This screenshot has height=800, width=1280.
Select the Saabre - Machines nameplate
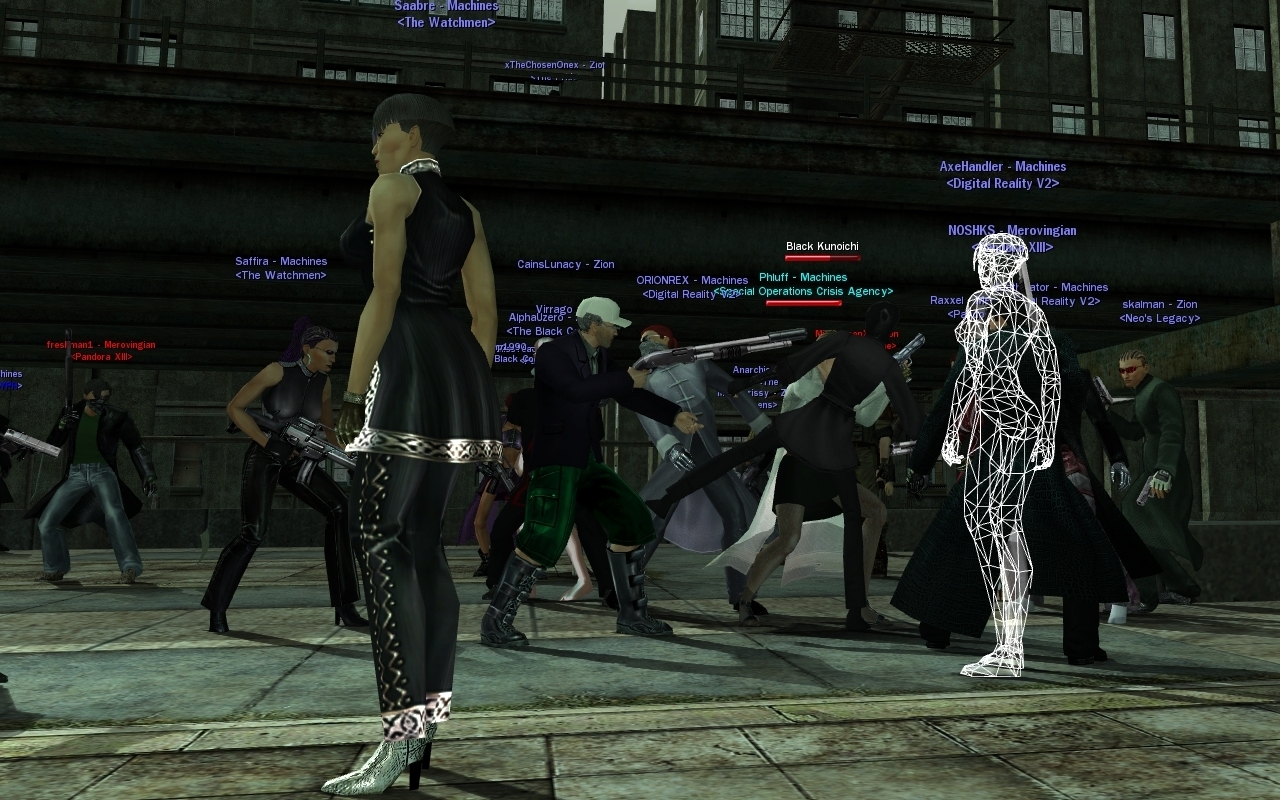click(x=446, y=7)
